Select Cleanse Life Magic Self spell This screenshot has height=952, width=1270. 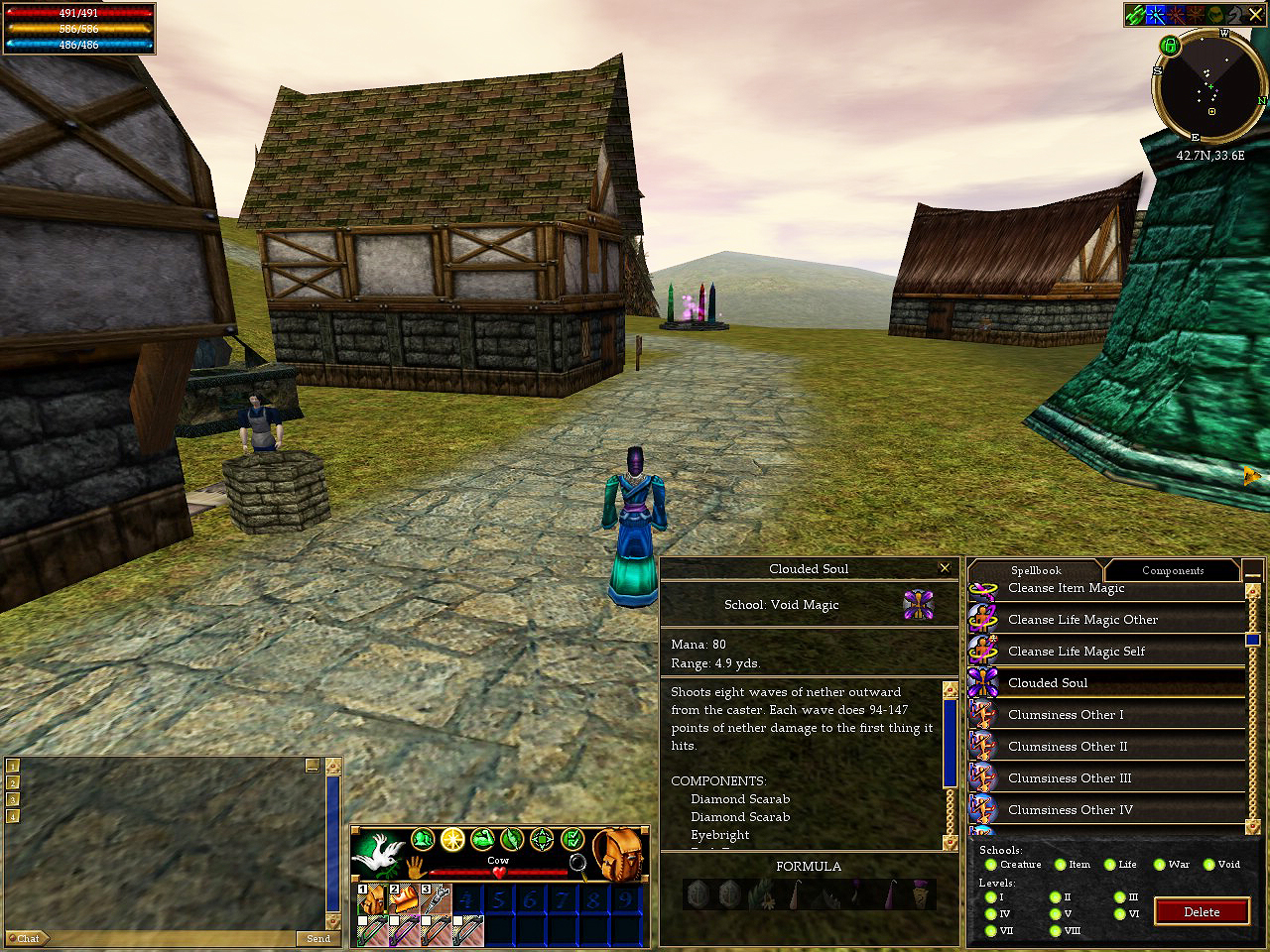pos(1077,652)
